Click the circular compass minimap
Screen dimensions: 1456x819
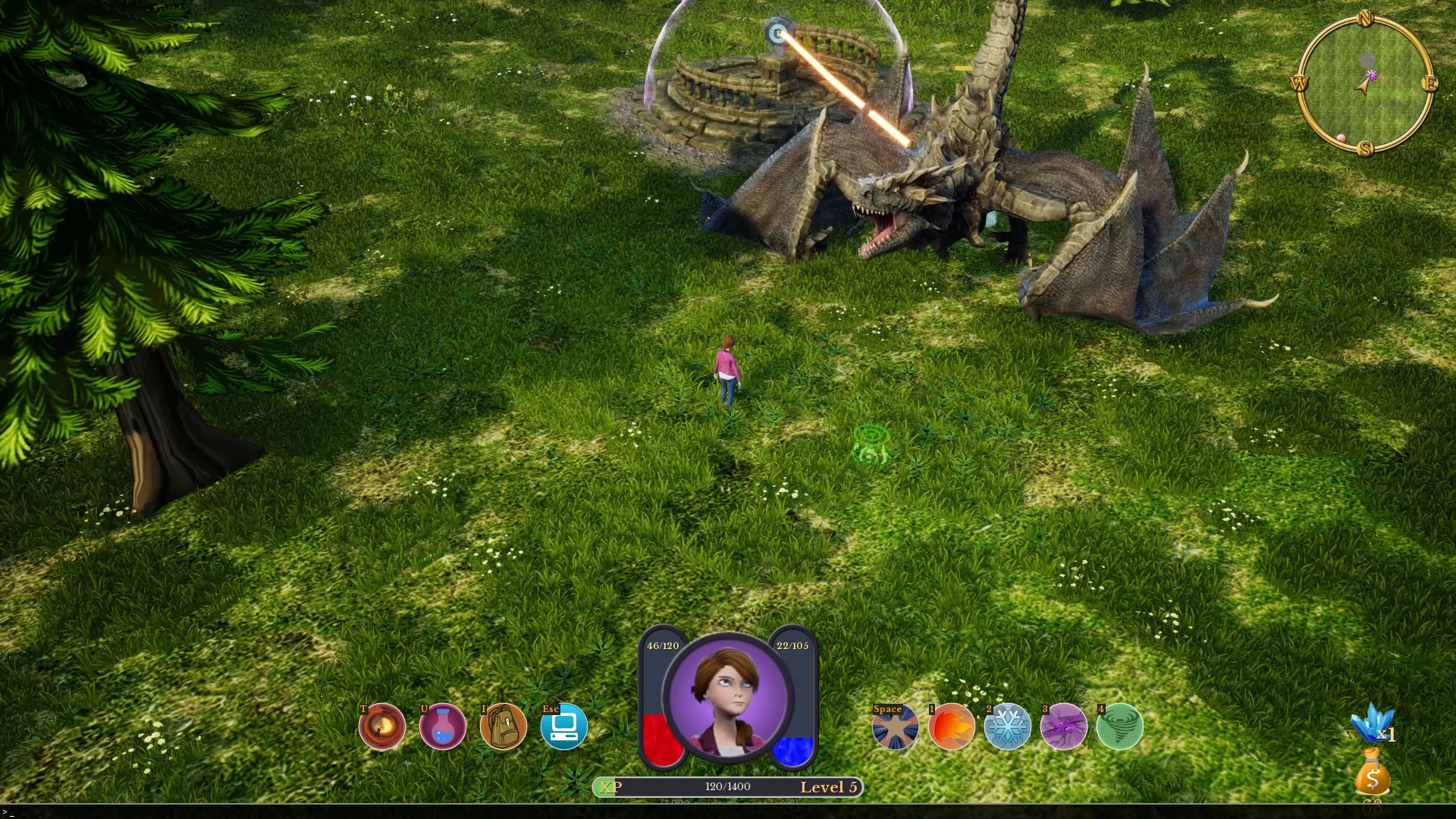(x=1365, y=83)
